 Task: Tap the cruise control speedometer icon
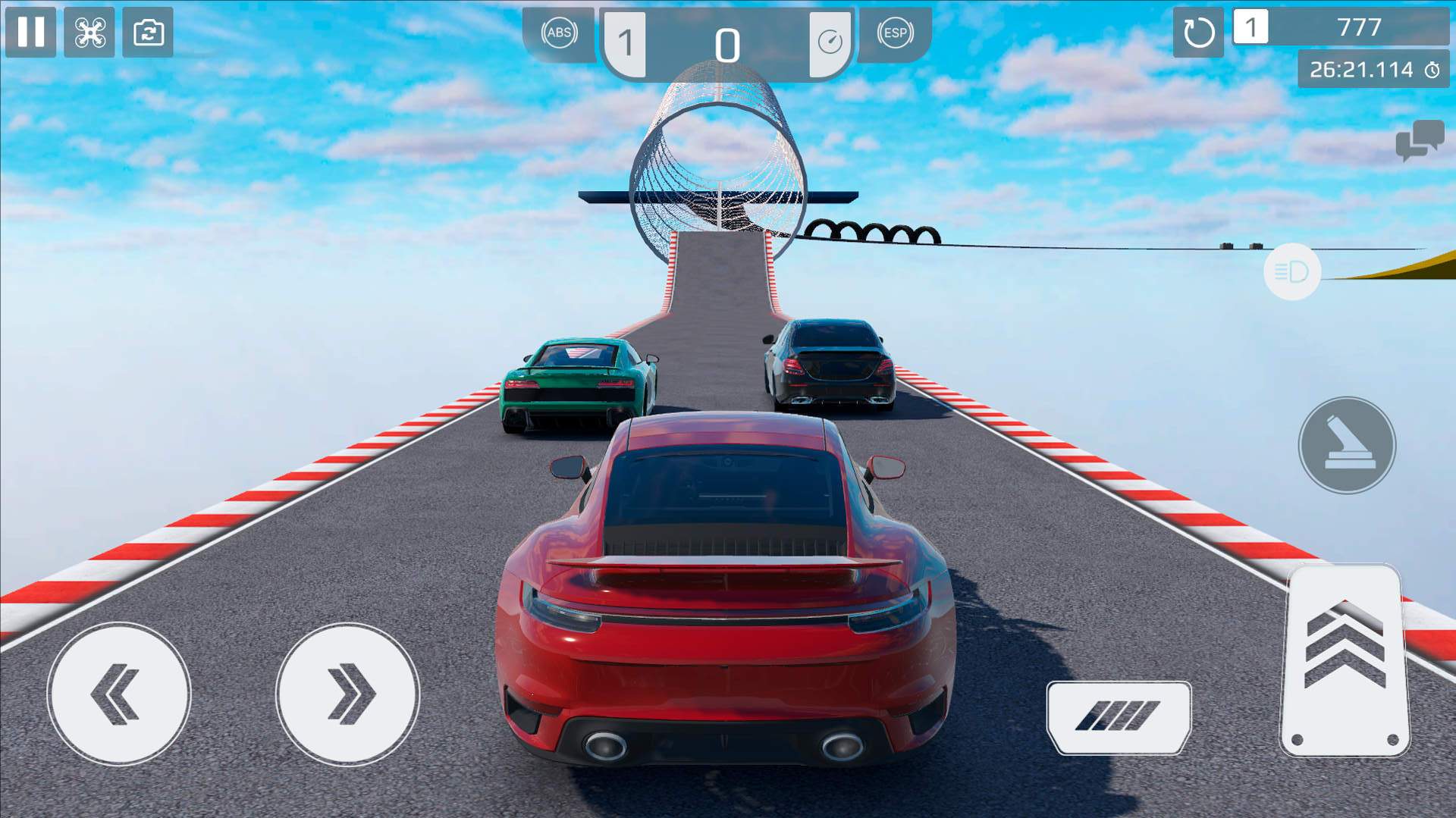pos(830,42)
